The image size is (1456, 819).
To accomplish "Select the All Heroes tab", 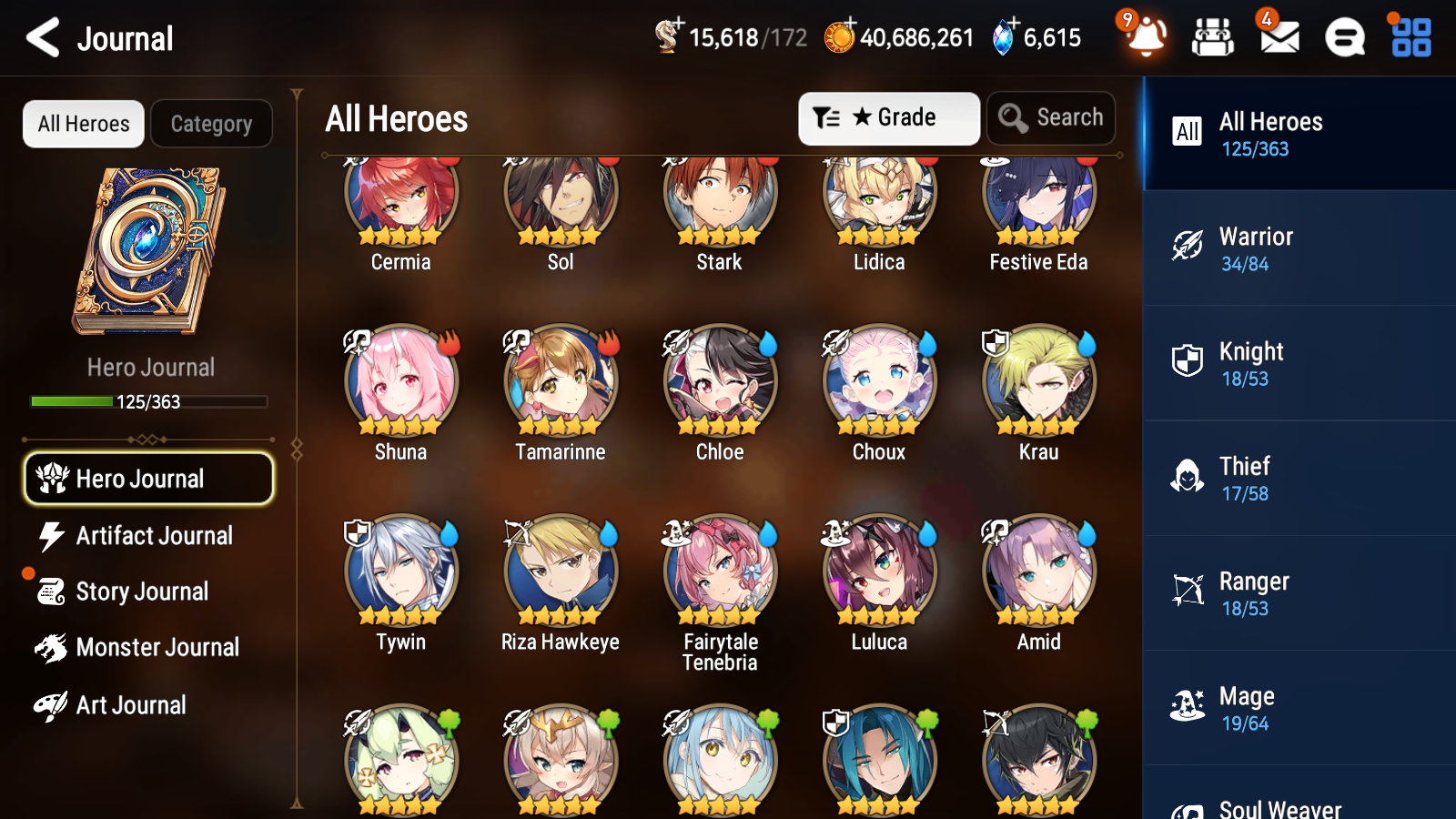I will pyautogui.click(x=83, y=124).
